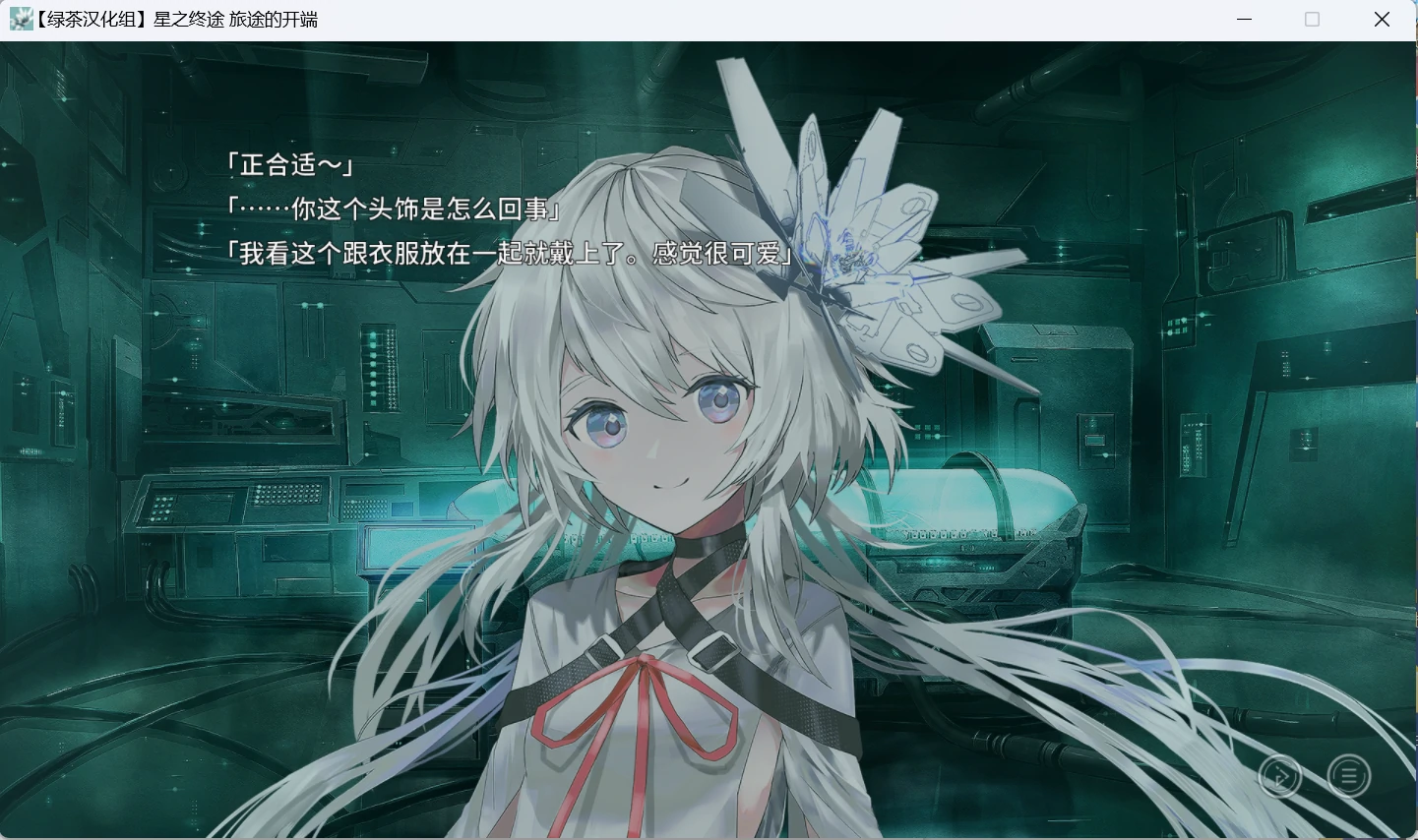
Task: Minimize the game window
Action: pos(1243,19)
